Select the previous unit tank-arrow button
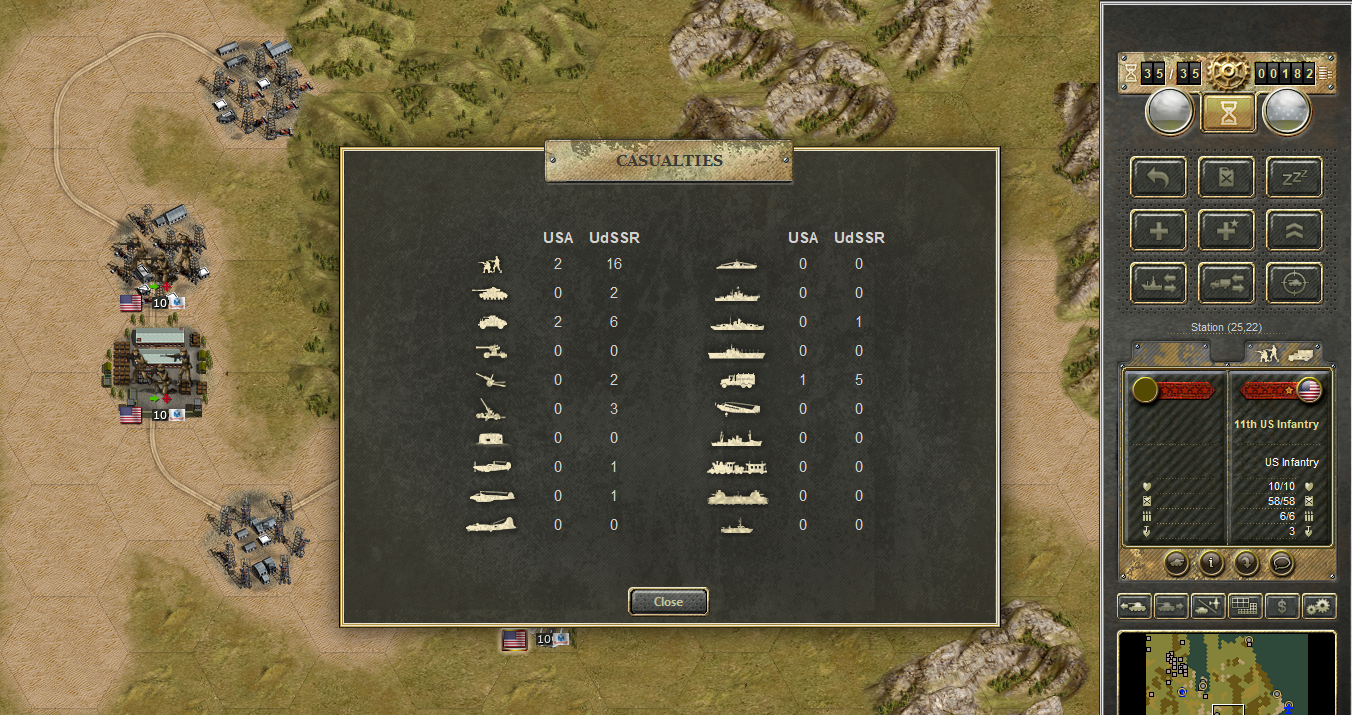The width and height of the screenshot is (1352, 715). pyautogui.click(x=1135, y=606)
